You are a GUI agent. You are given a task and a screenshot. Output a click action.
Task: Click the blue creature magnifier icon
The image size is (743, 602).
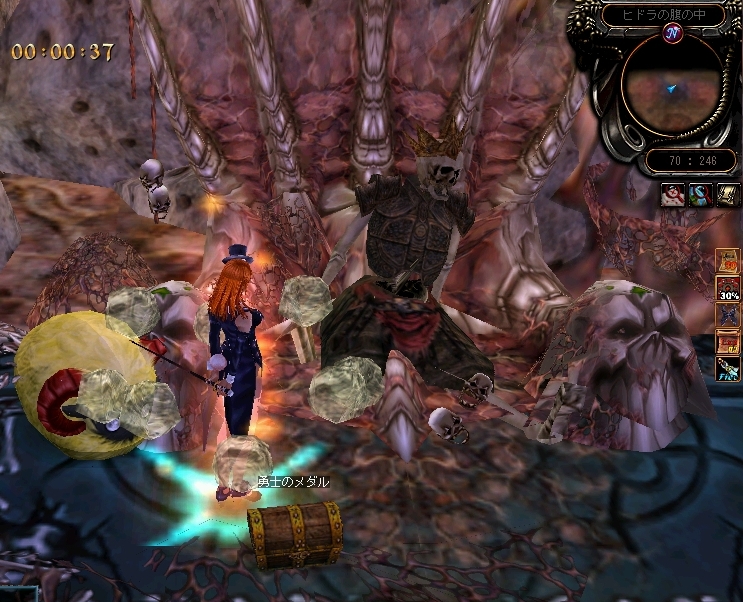[x=699, y=195]
